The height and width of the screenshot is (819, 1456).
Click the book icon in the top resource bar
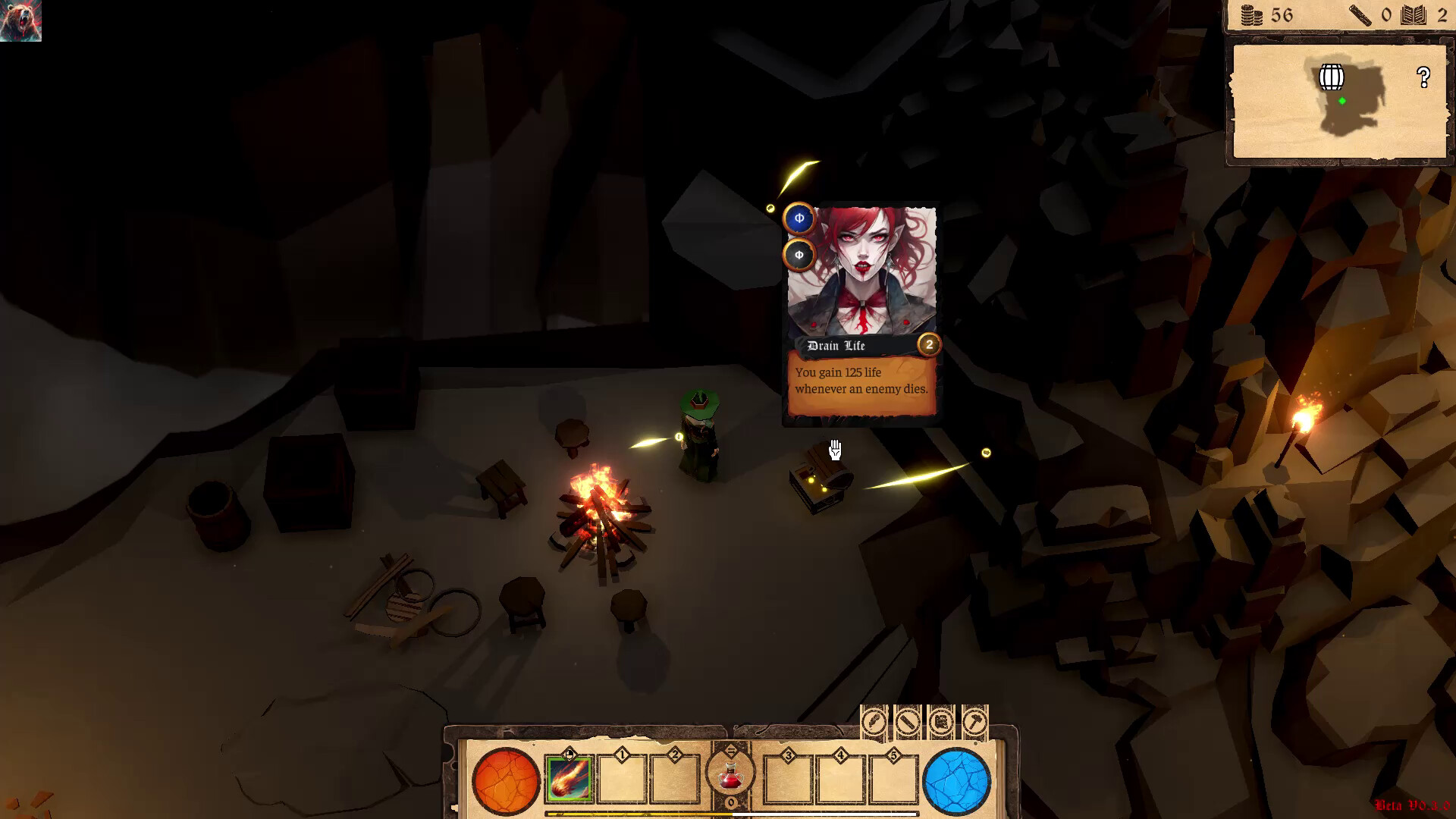(1413, 15)
